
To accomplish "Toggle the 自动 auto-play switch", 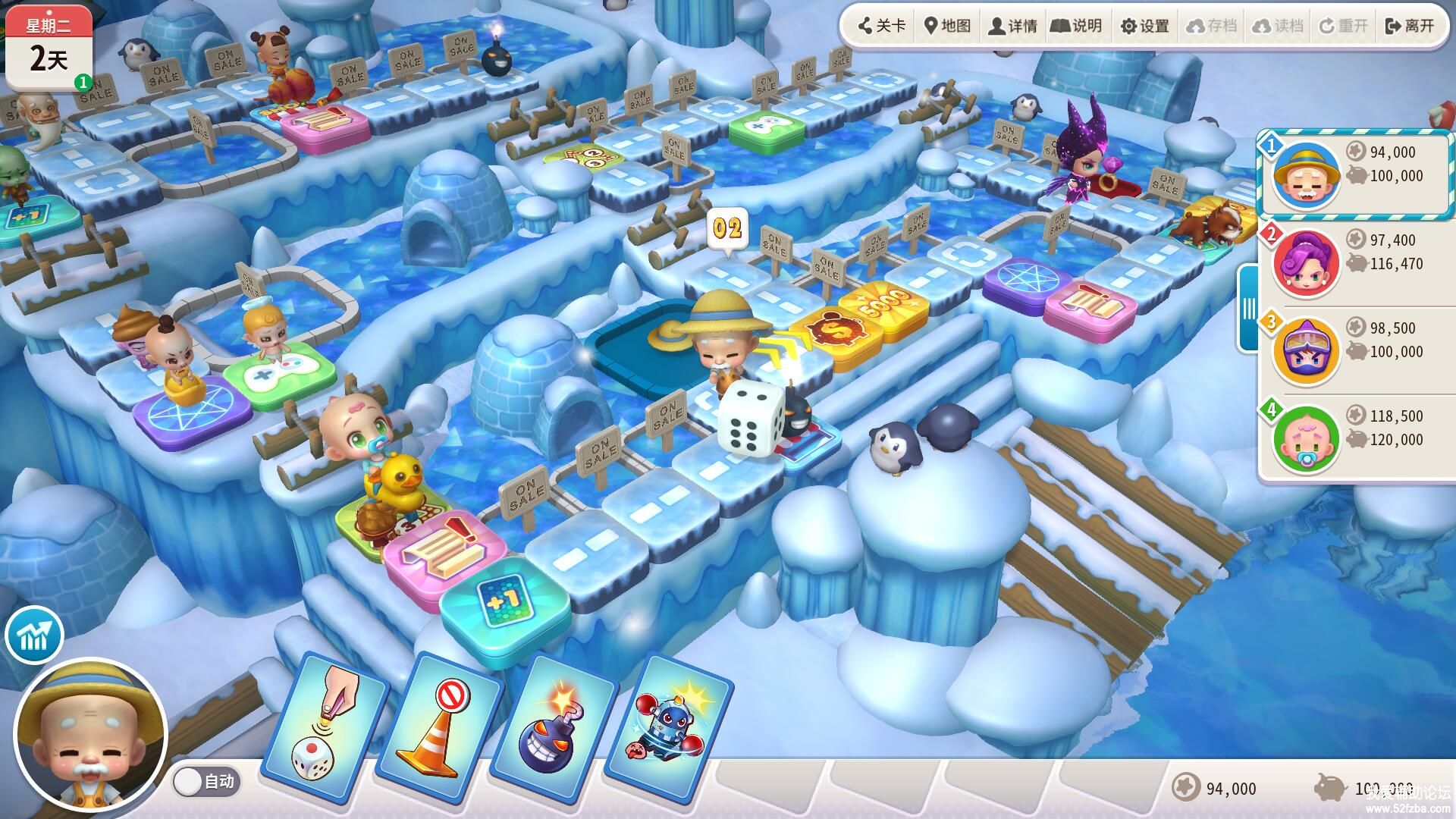I will coord(205,781).
